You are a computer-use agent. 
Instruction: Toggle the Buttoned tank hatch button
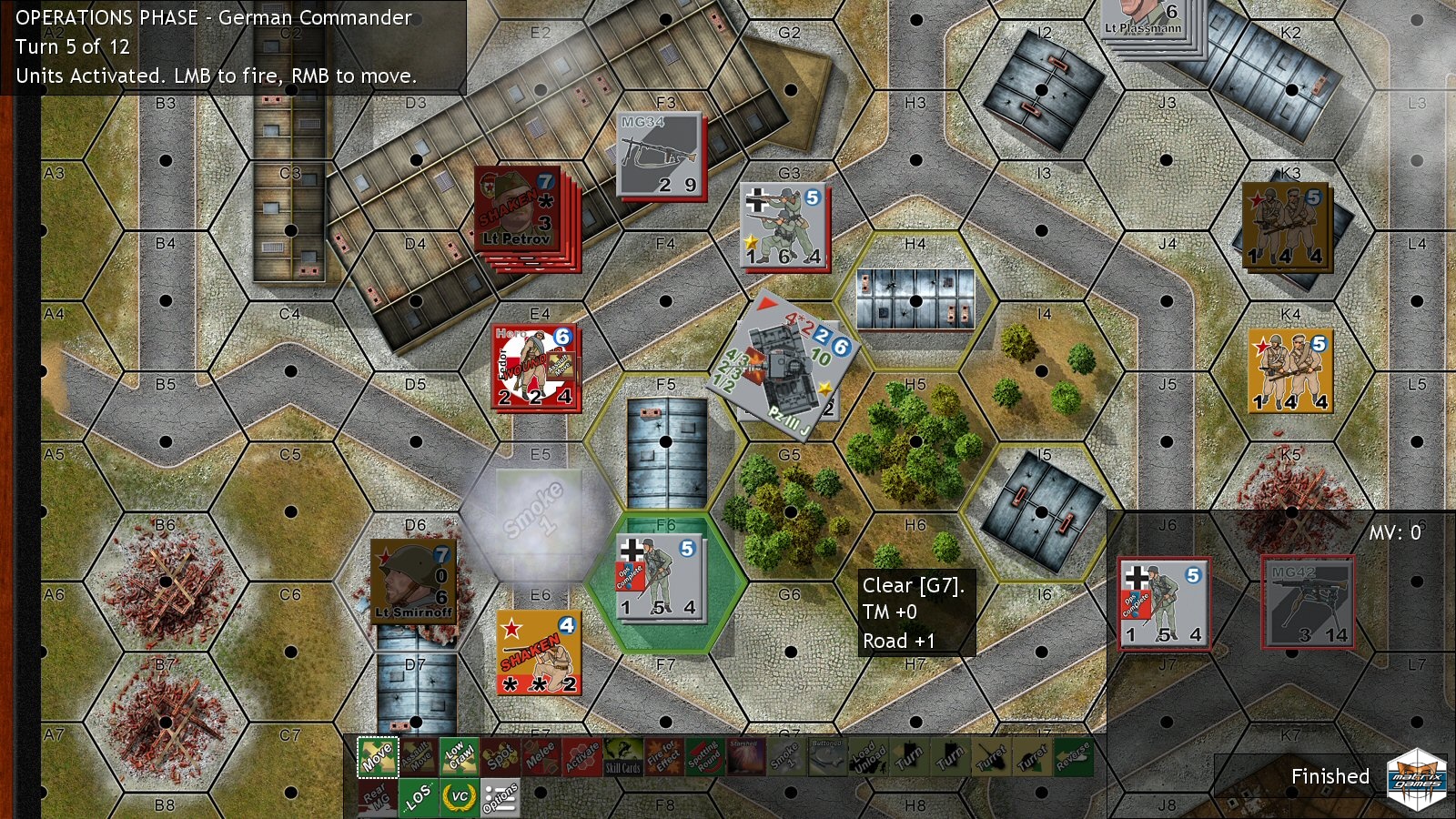click(826, 757)
